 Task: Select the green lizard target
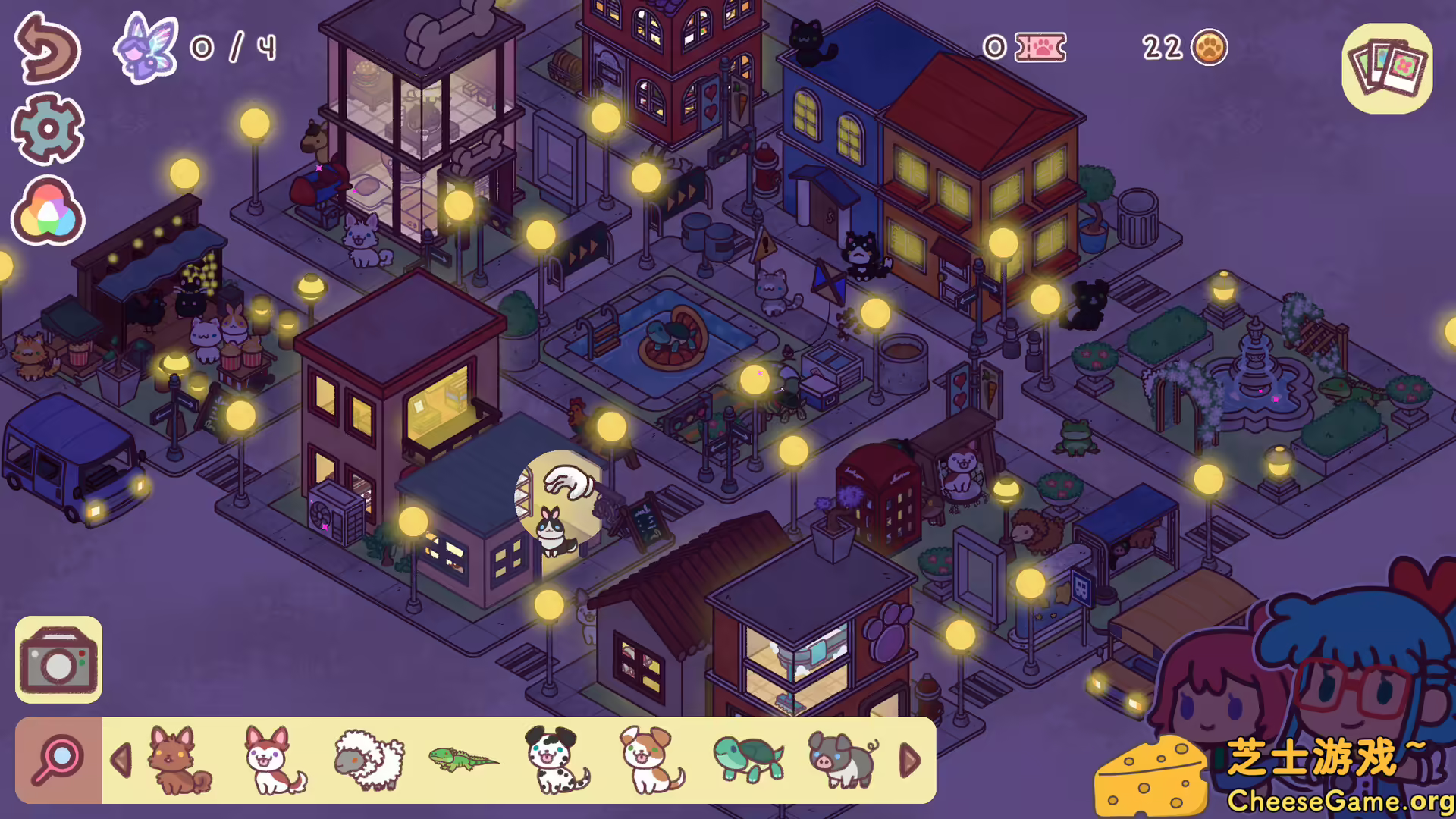pos(463,760)
